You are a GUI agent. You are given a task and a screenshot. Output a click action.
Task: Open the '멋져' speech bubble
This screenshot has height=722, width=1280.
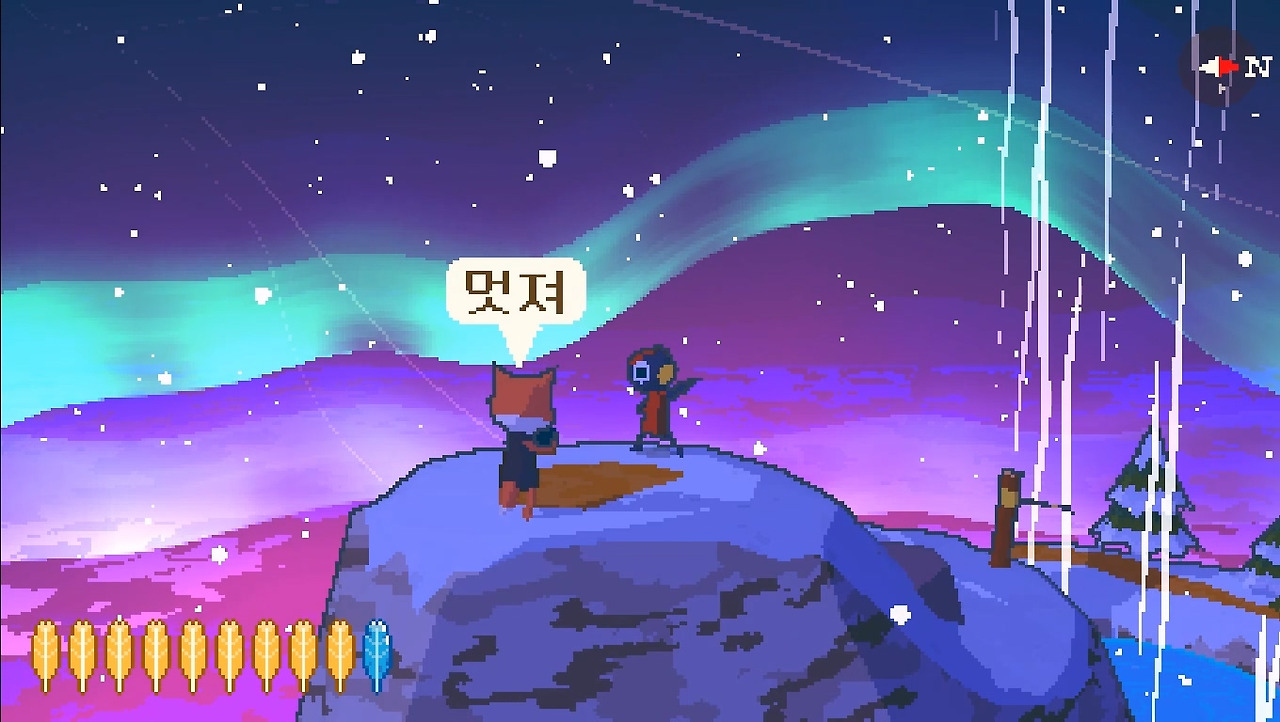click(x=518, y=292)
